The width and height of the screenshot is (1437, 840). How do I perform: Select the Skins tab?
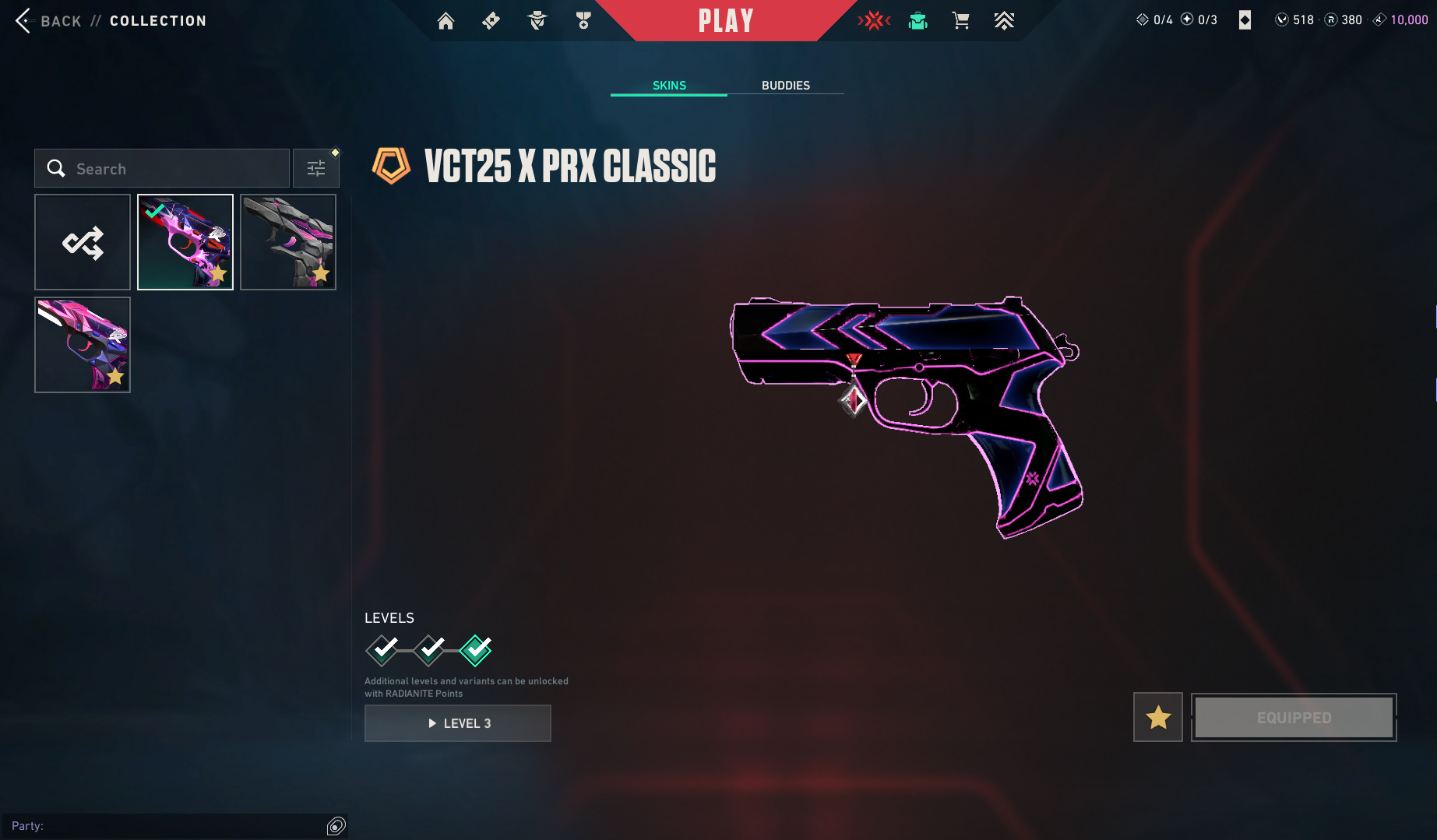pos(669,85)
